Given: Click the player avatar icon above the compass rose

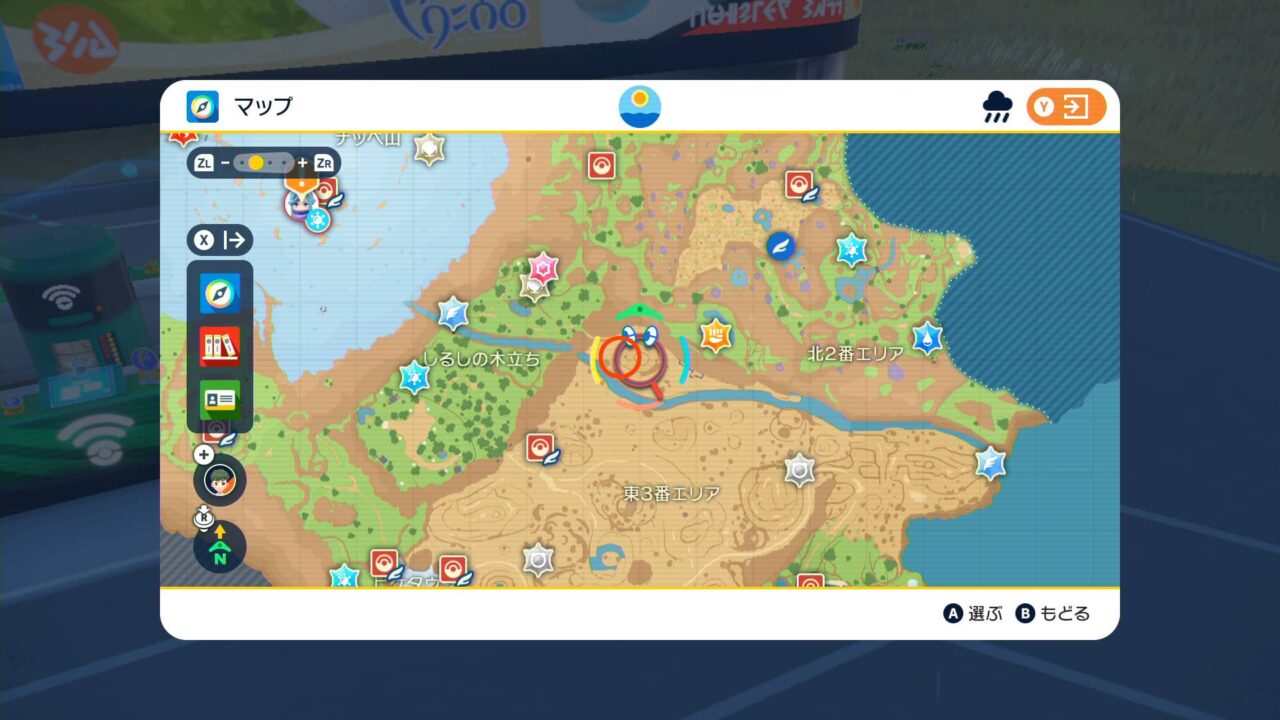Looking at the screenshot, I should (218, 481).
